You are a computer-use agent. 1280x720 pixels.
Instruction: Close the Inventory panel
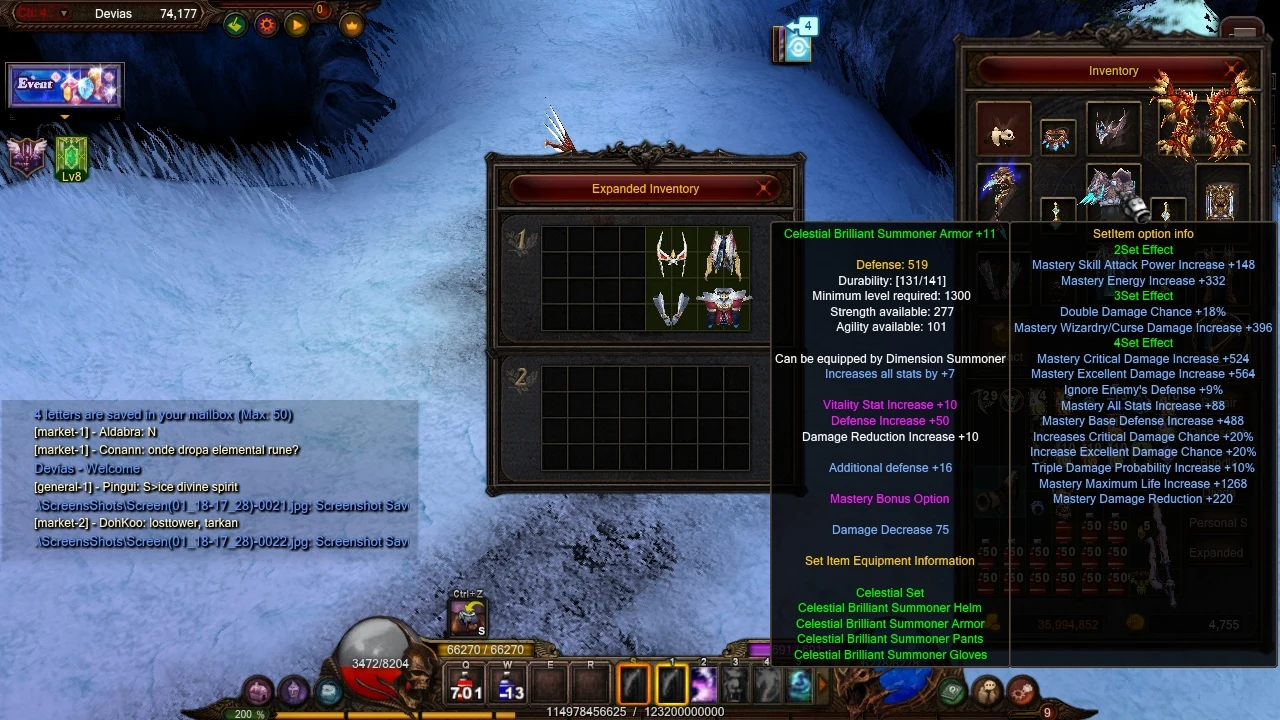pyautogui.click(x=1231, y=70)
